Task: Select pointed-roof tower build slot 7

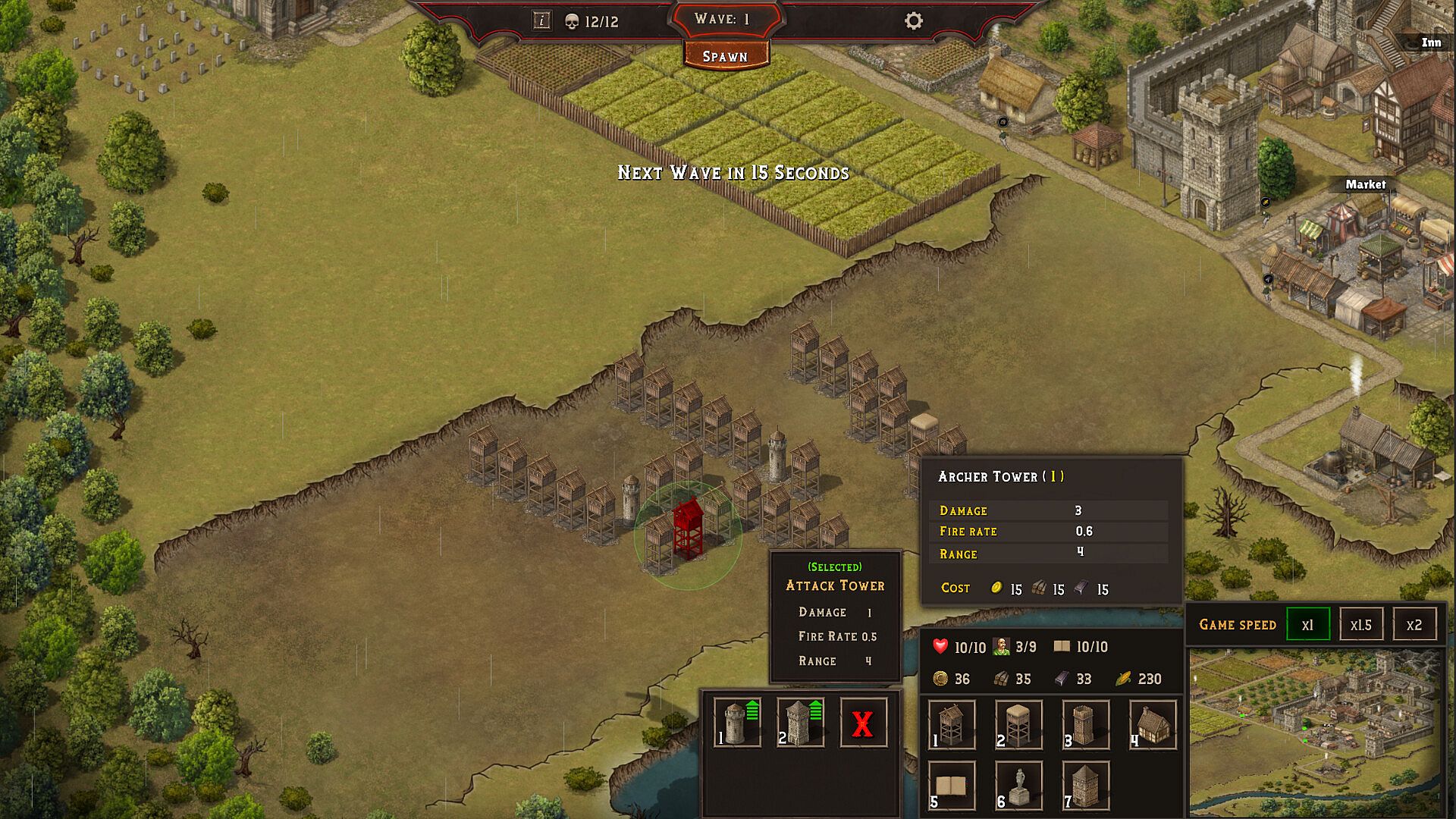Action: click(x=1085, y=786)
